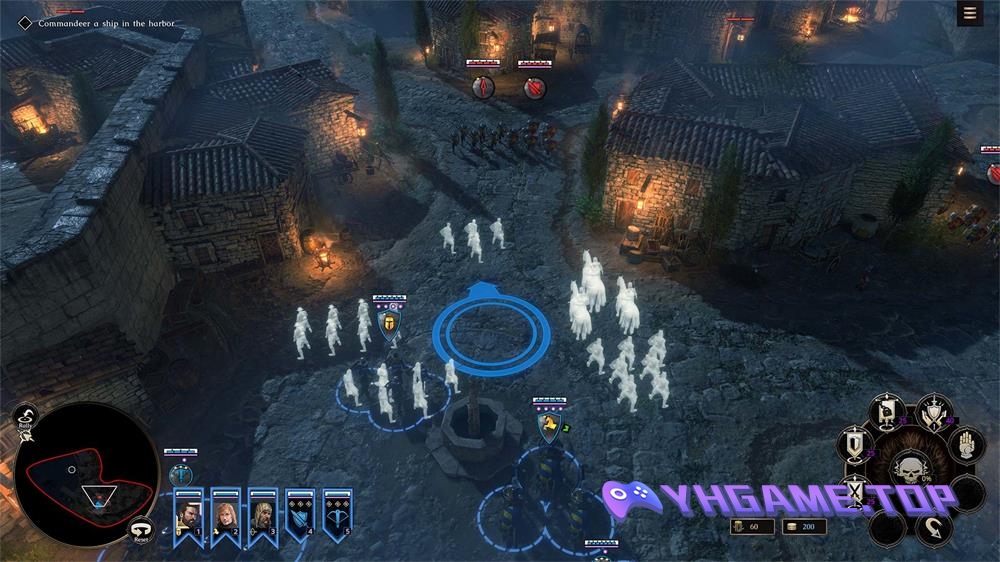The image size is (1000, 562).
Task: Activate the shield-and-sword rally ability
Action: click(x=934, y=412)
